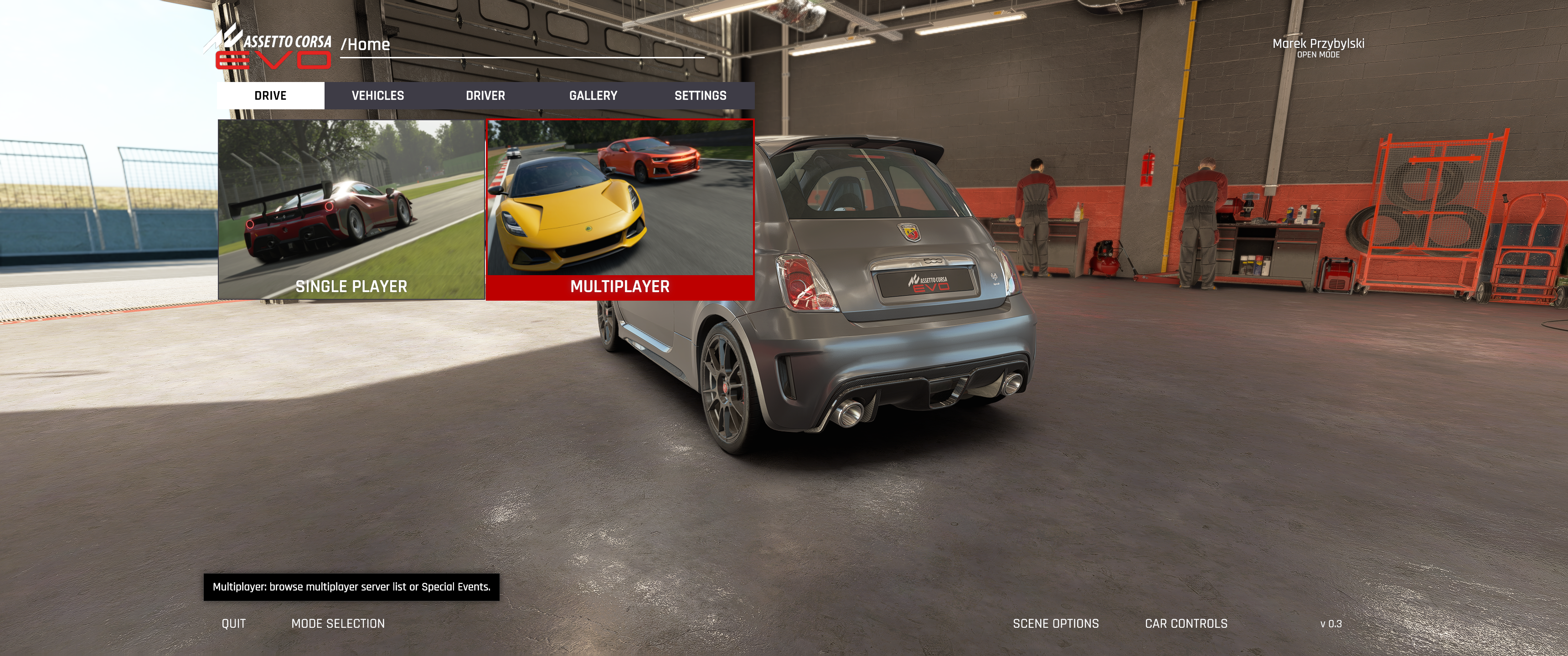Go to the Gallery tab
Image resolution: width=1568 pixels, height=656 pixels.
tap(593, 96)
